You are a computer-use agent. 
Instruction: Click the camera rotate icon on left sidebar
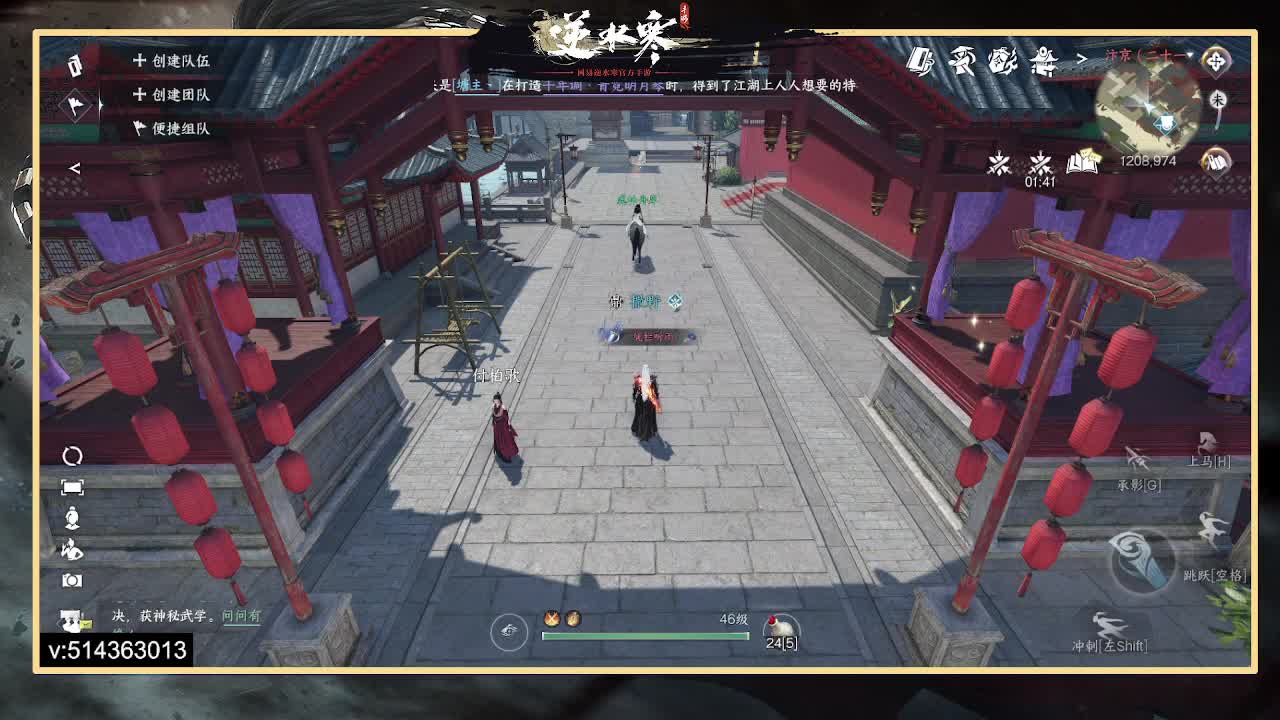click(x=70, y=455)
